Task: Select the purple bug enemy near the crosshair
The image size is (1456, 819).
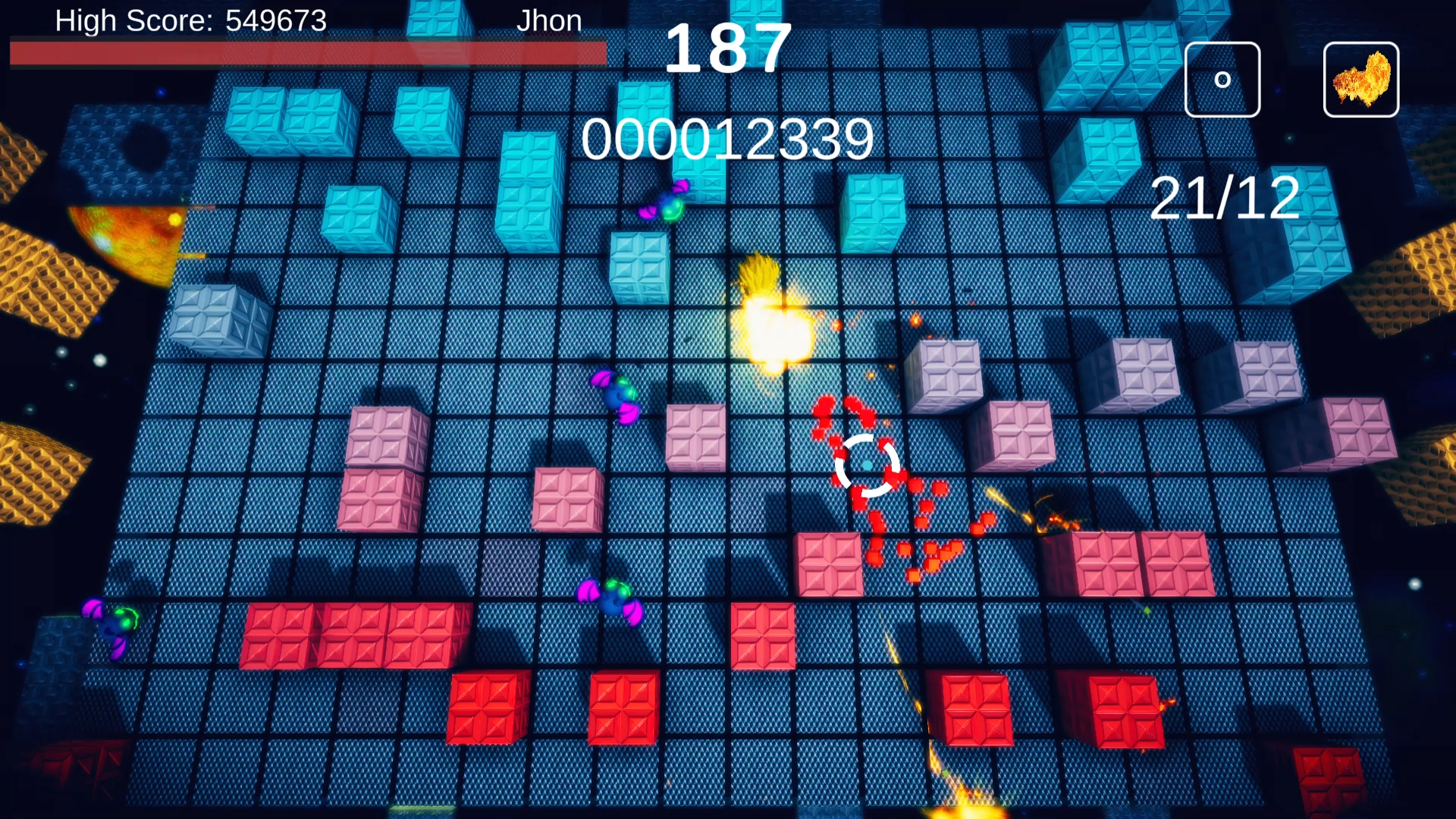Action: coord(616,400)
